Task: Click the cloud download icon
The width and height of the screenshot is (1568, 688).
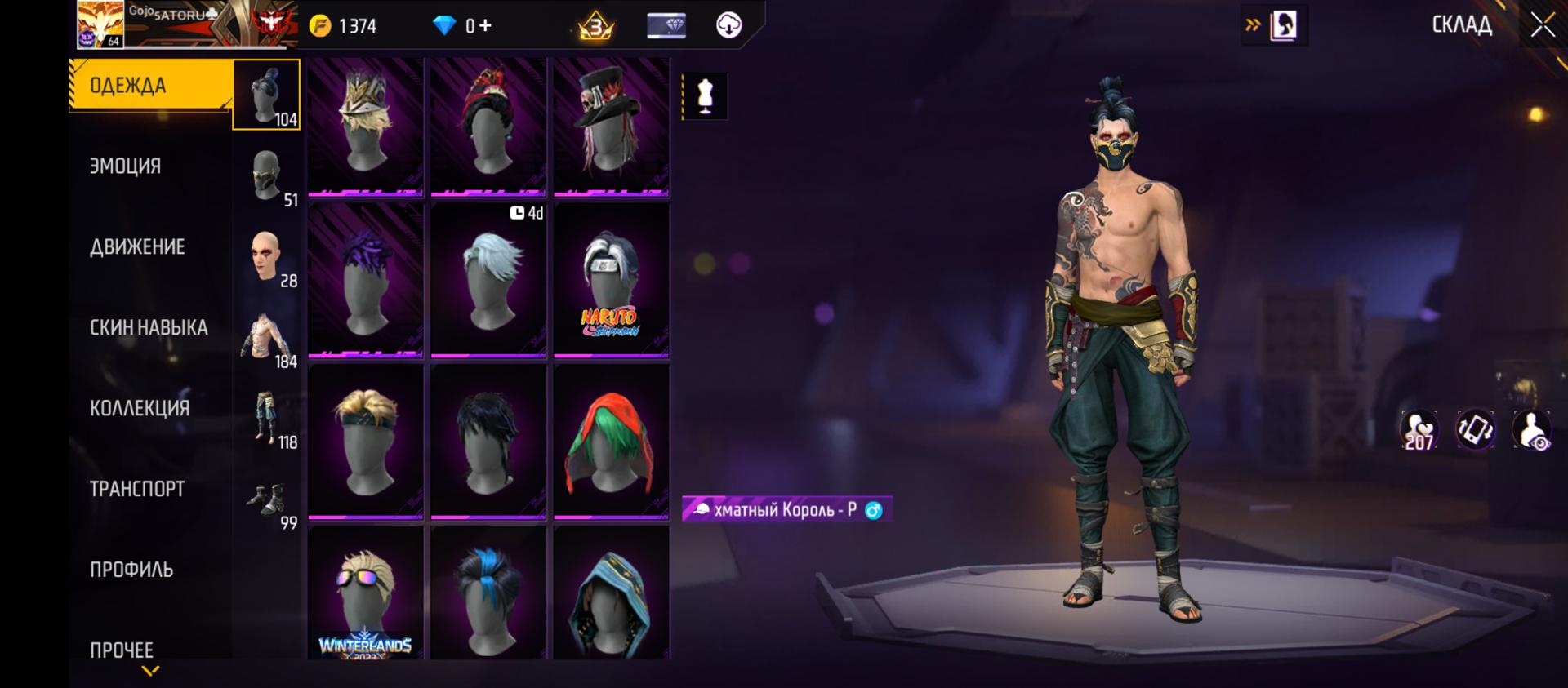Action: 728,25
